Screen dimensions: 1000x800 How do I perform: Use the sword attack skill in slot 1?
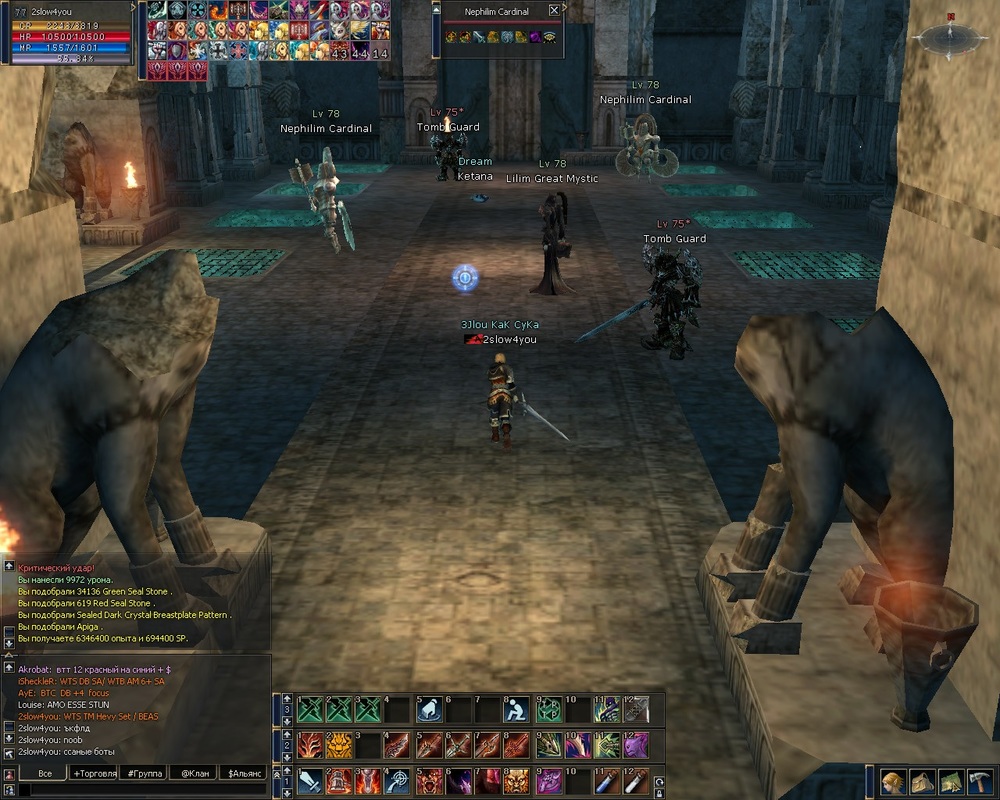[x=310, y=781]
